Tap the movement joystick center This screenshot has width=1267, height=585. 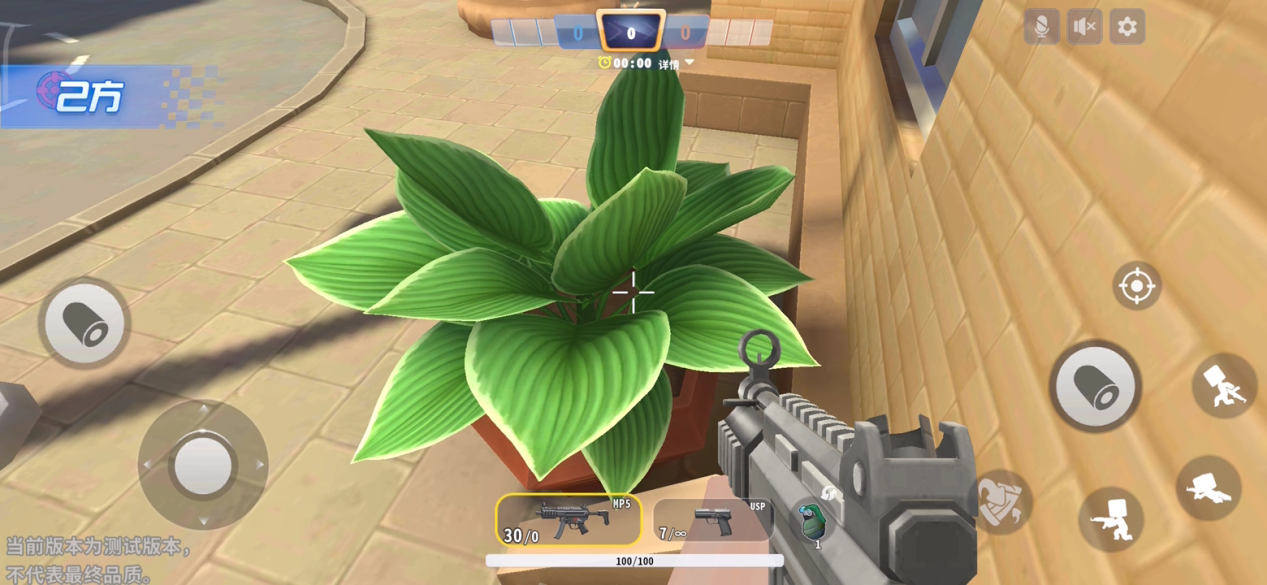(203, 465)
